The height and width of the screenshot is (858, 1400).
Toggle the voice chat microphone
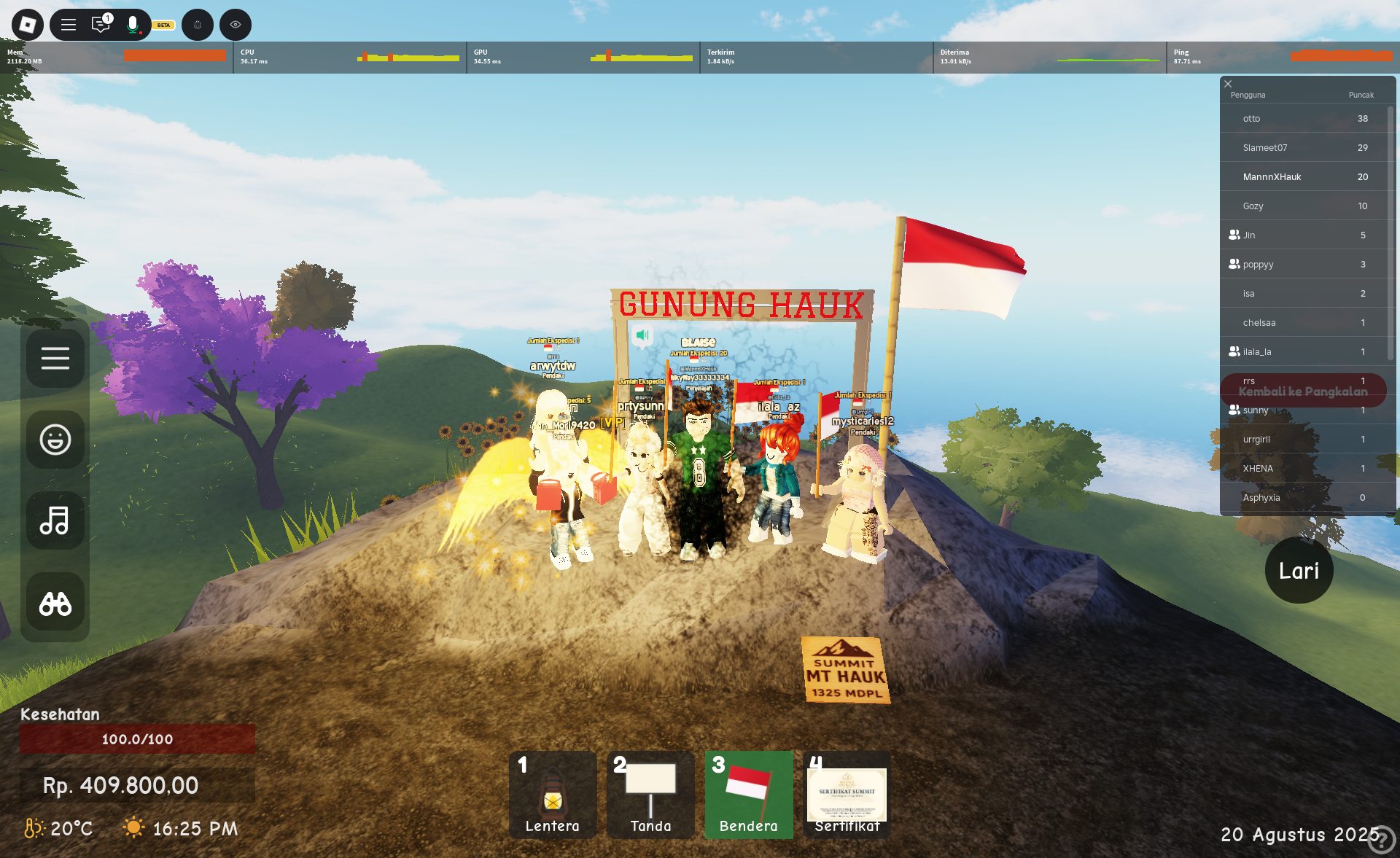[133, 25]
